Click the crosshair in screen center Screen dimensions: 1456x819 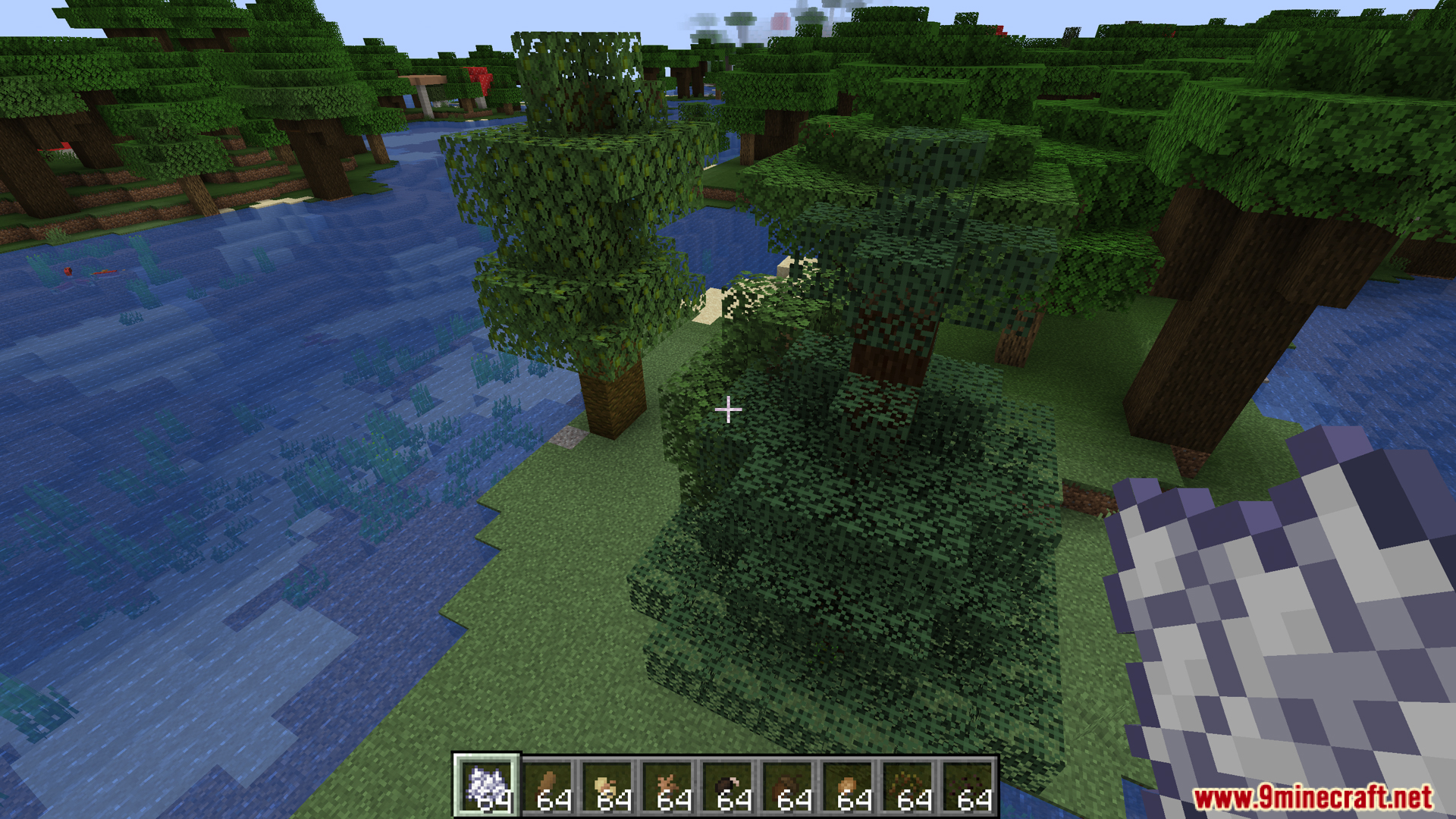coord(728,409)
